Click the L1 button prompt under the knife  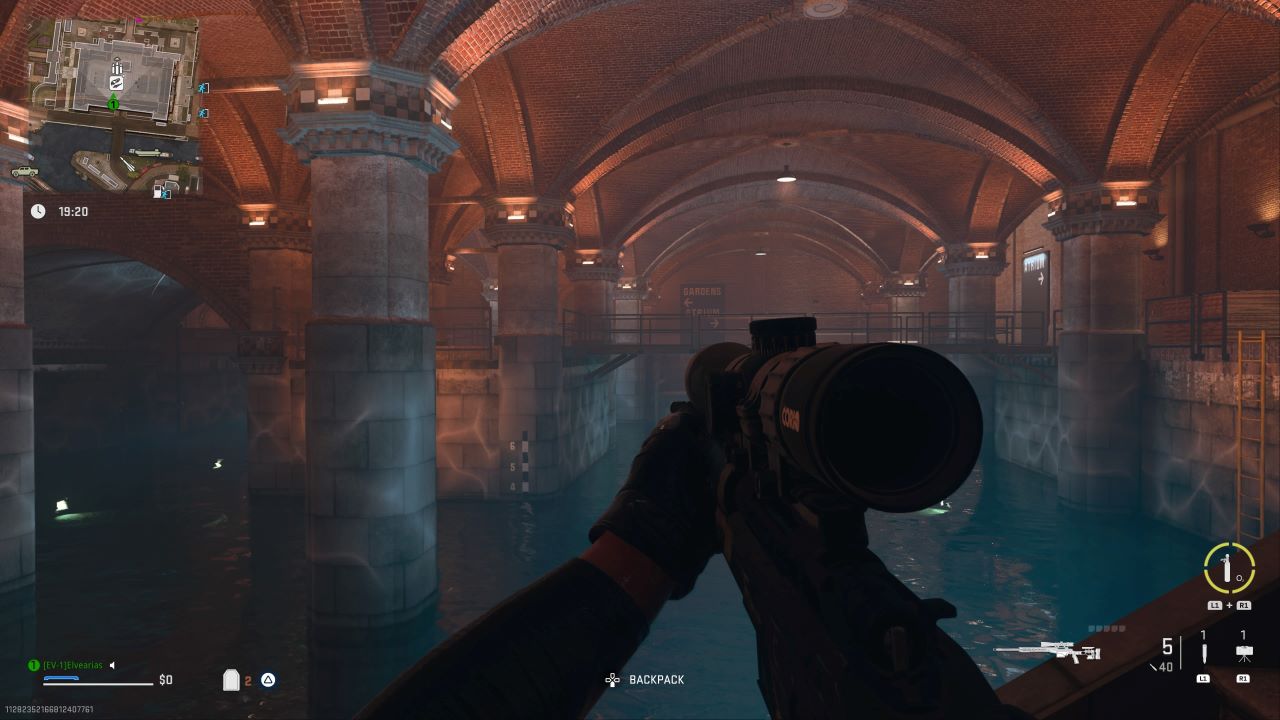point(1204,679)
